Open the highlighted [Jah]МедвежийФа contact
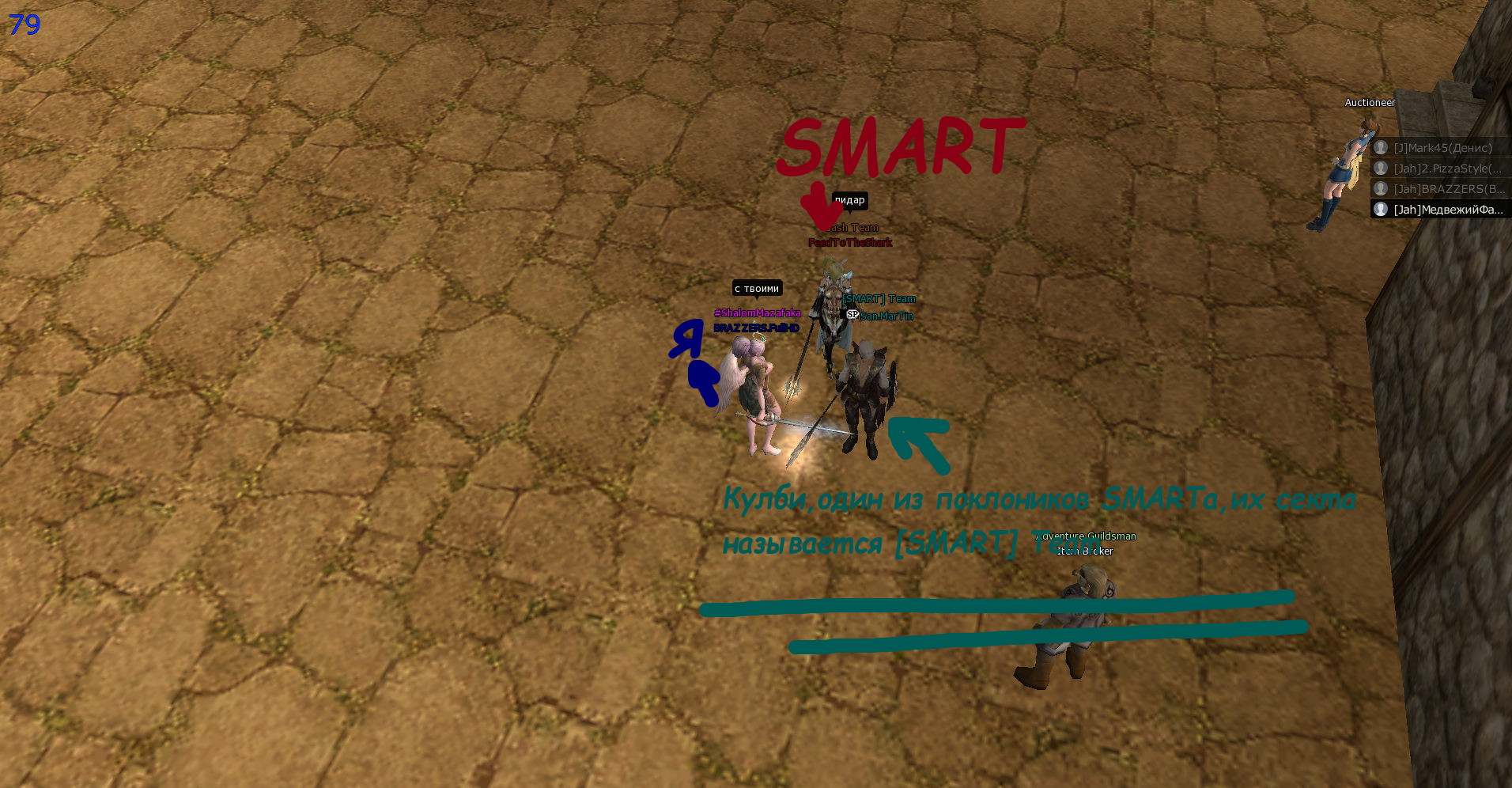 1441,210
